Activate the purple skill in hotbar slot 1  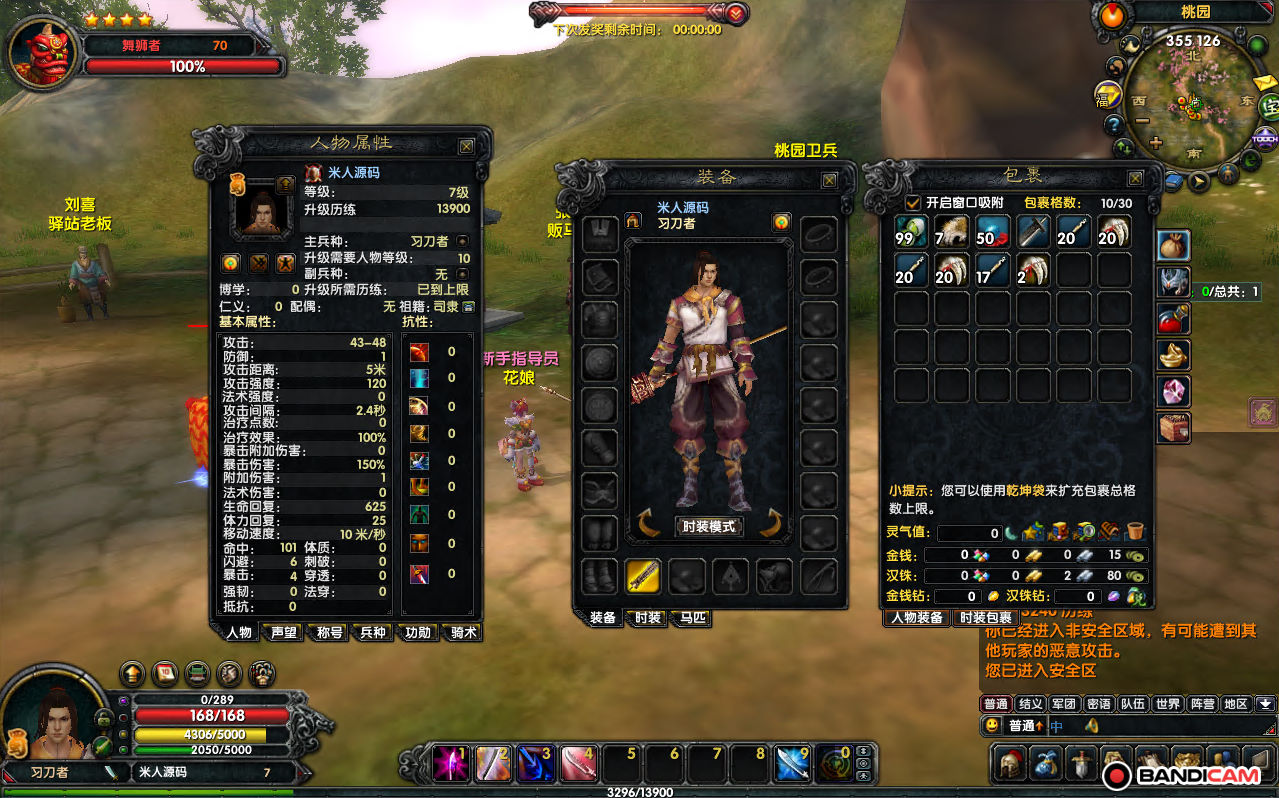(x=451, y=764)
